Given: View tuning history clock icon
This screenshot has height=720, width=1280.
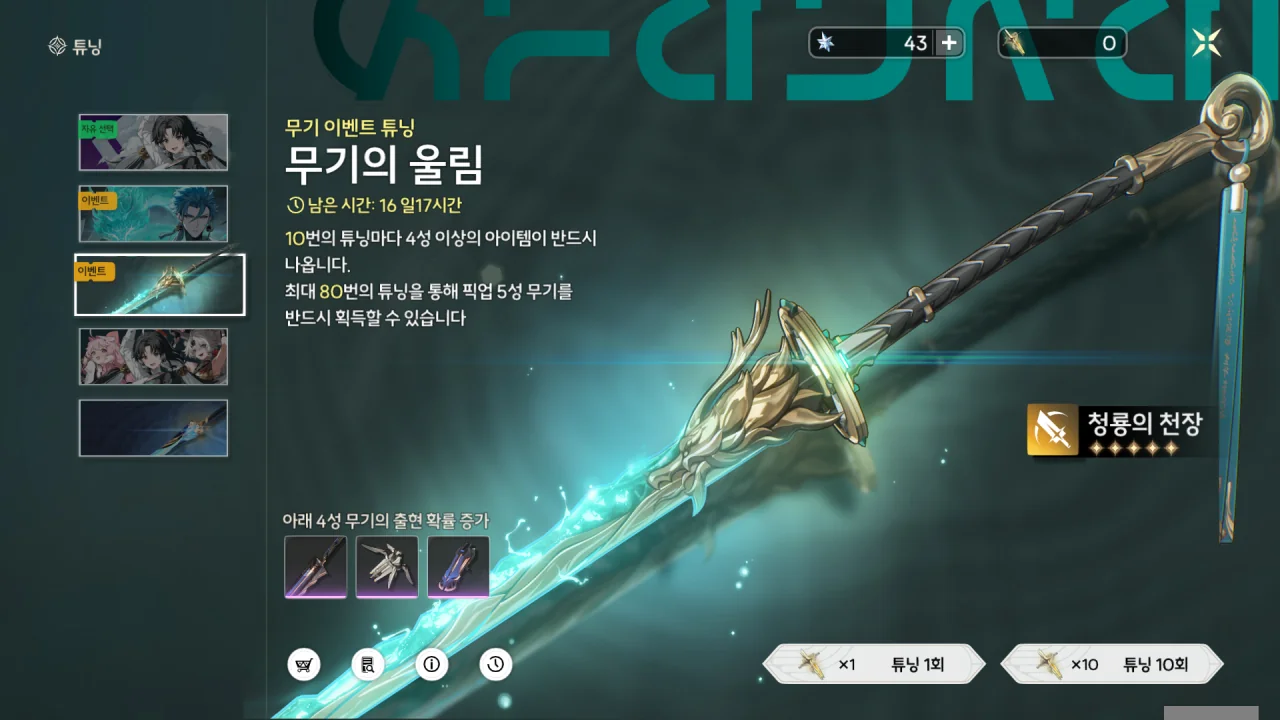Looking at the screenshot, I should pyautogui.click(x=496, y=664).
